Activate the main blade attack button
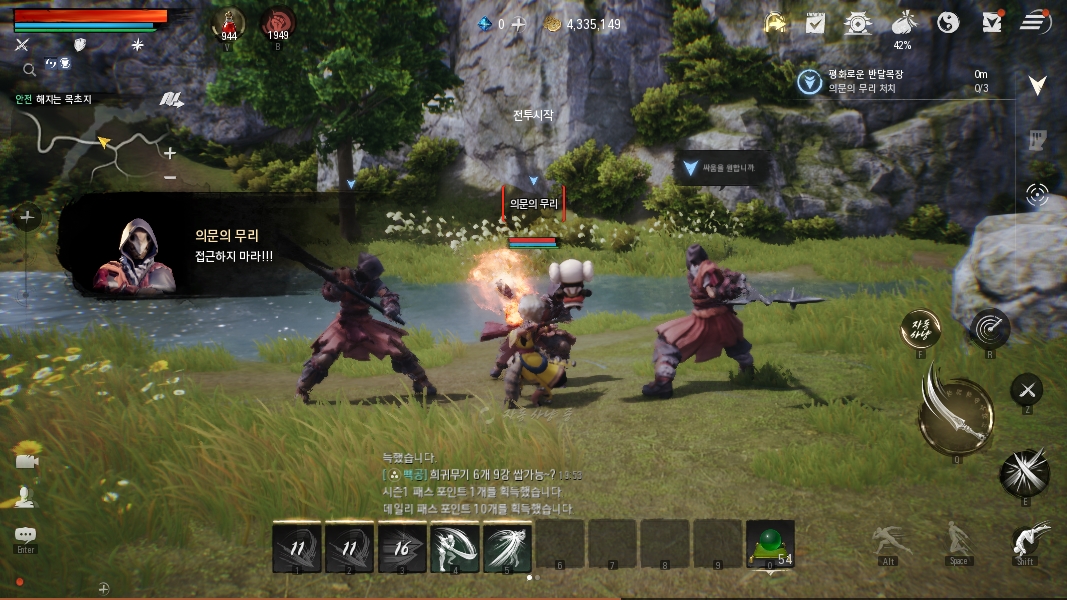 point(955,408)
